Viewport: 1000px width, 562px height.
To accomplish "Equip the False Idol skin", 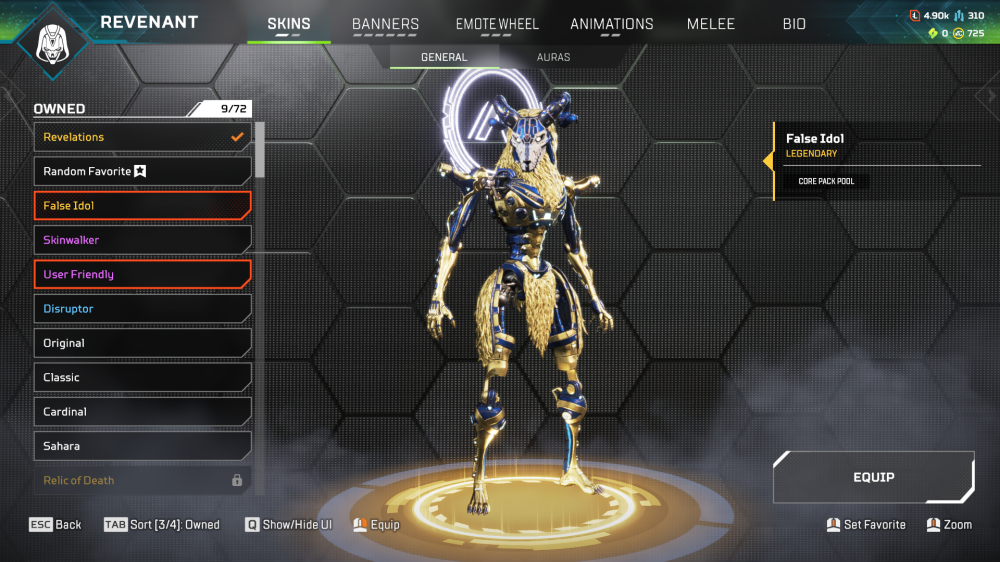I will pyautogui.click(x=873, y=477).
